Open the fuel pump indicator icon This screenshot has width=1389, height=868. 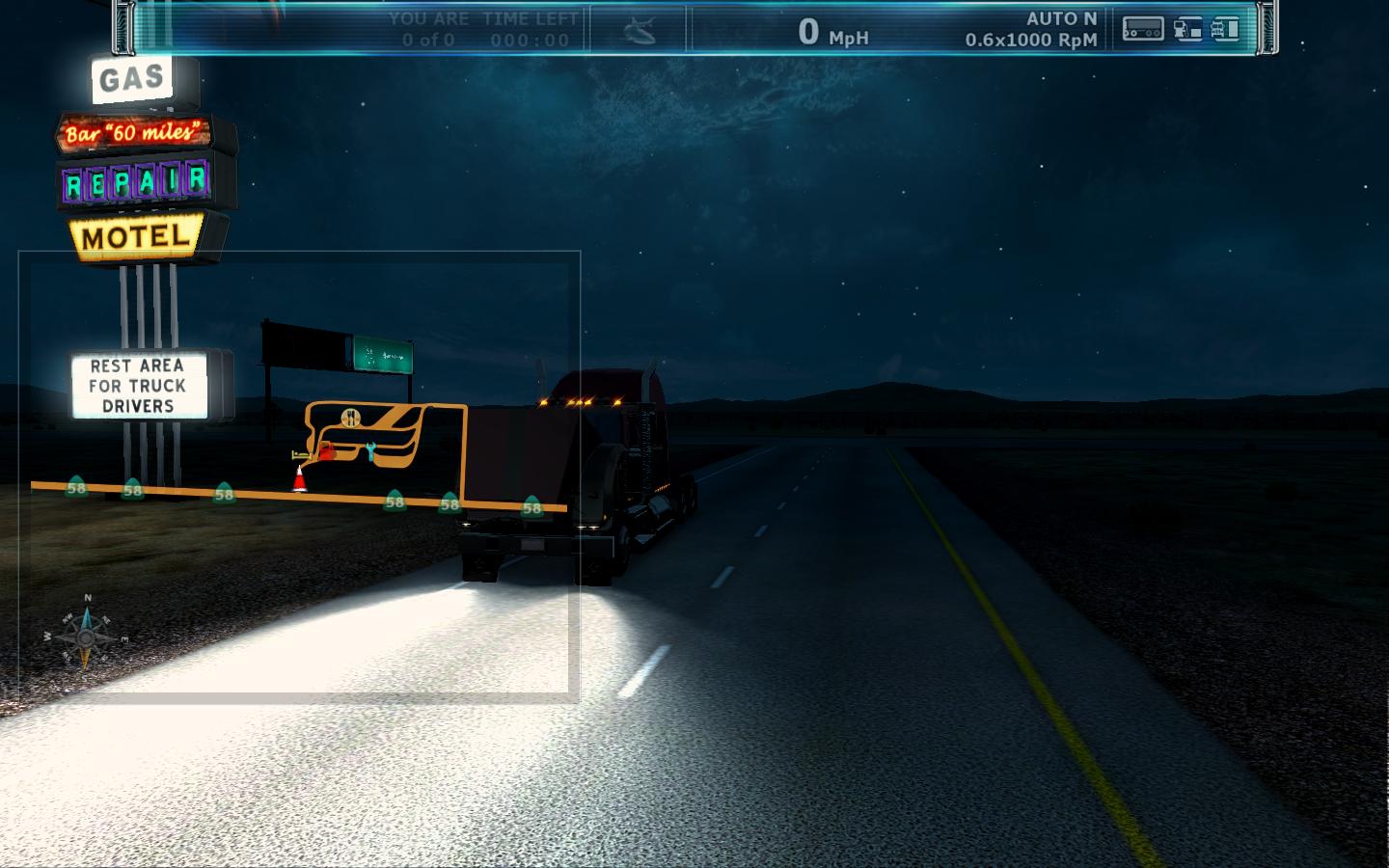(1187, 30)
